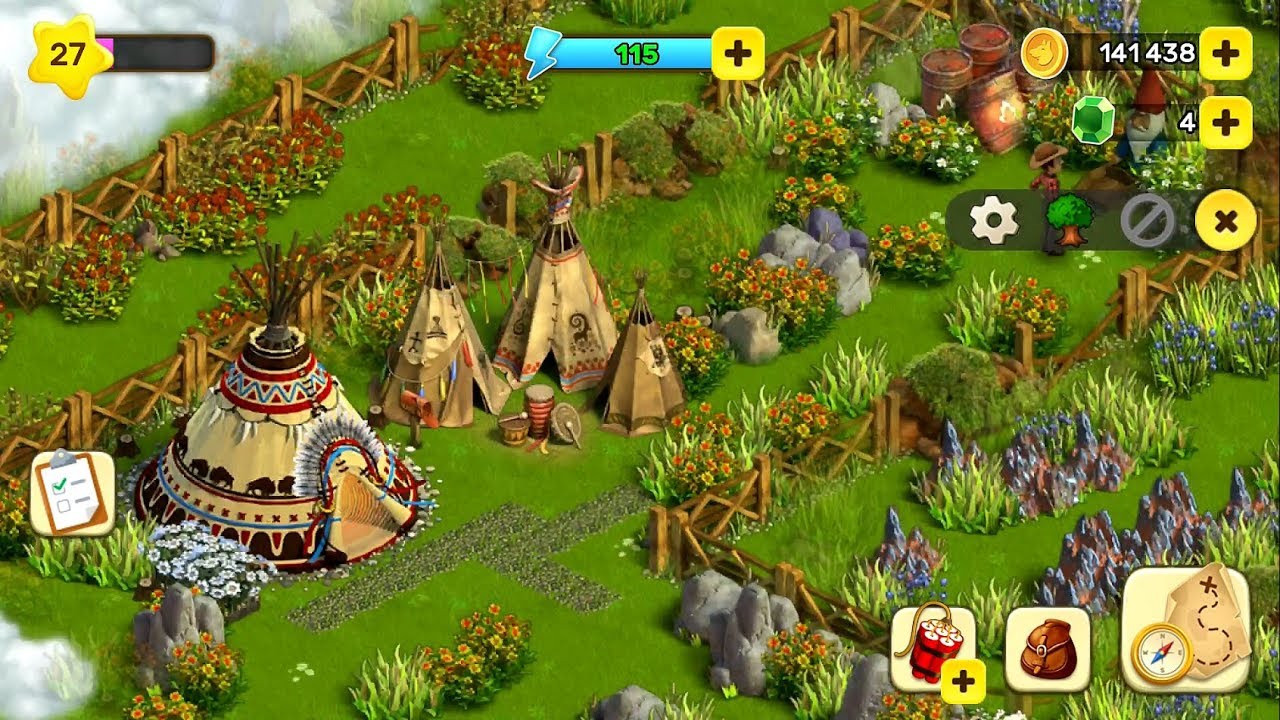The image size is (1280, 720).
Task: Open the treasure map with compass
Action: click(1186, 630)
